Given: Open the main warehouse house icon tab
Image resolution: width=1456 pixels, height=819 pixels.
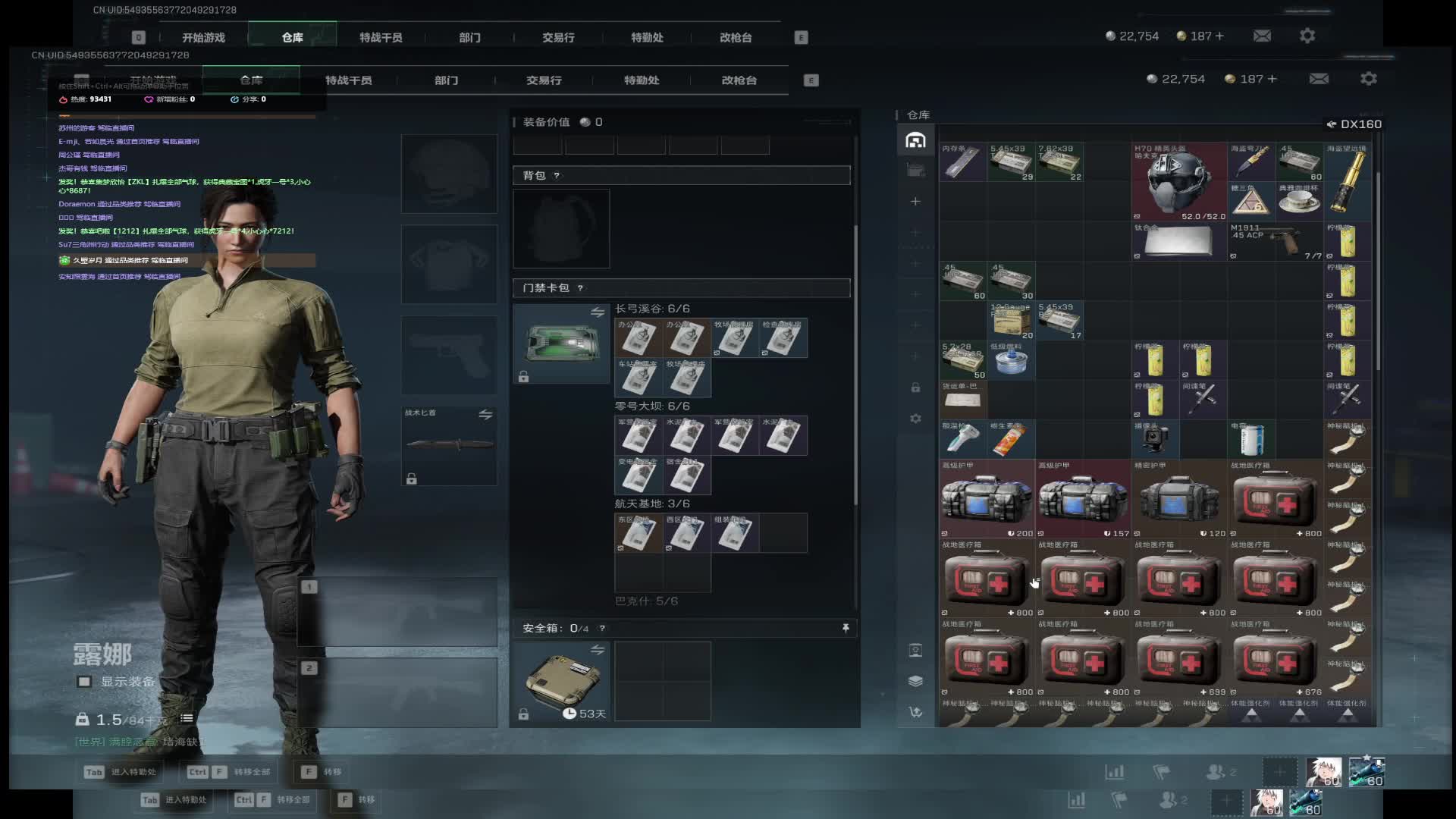Looking at the screenshot, I should (x=915, y=140).
